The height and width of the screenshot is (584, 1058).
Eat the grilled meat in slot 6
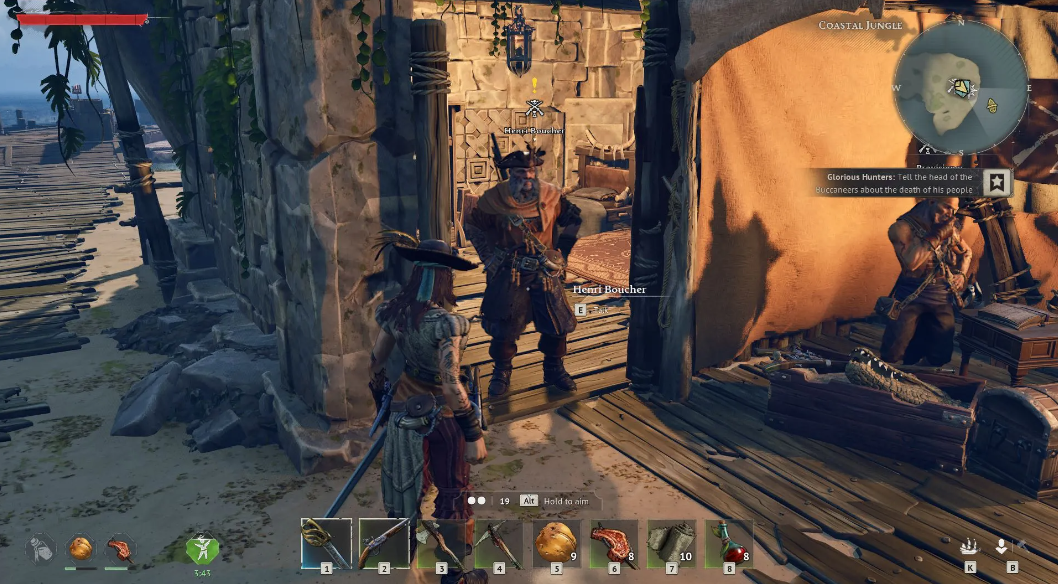[614, 543]
